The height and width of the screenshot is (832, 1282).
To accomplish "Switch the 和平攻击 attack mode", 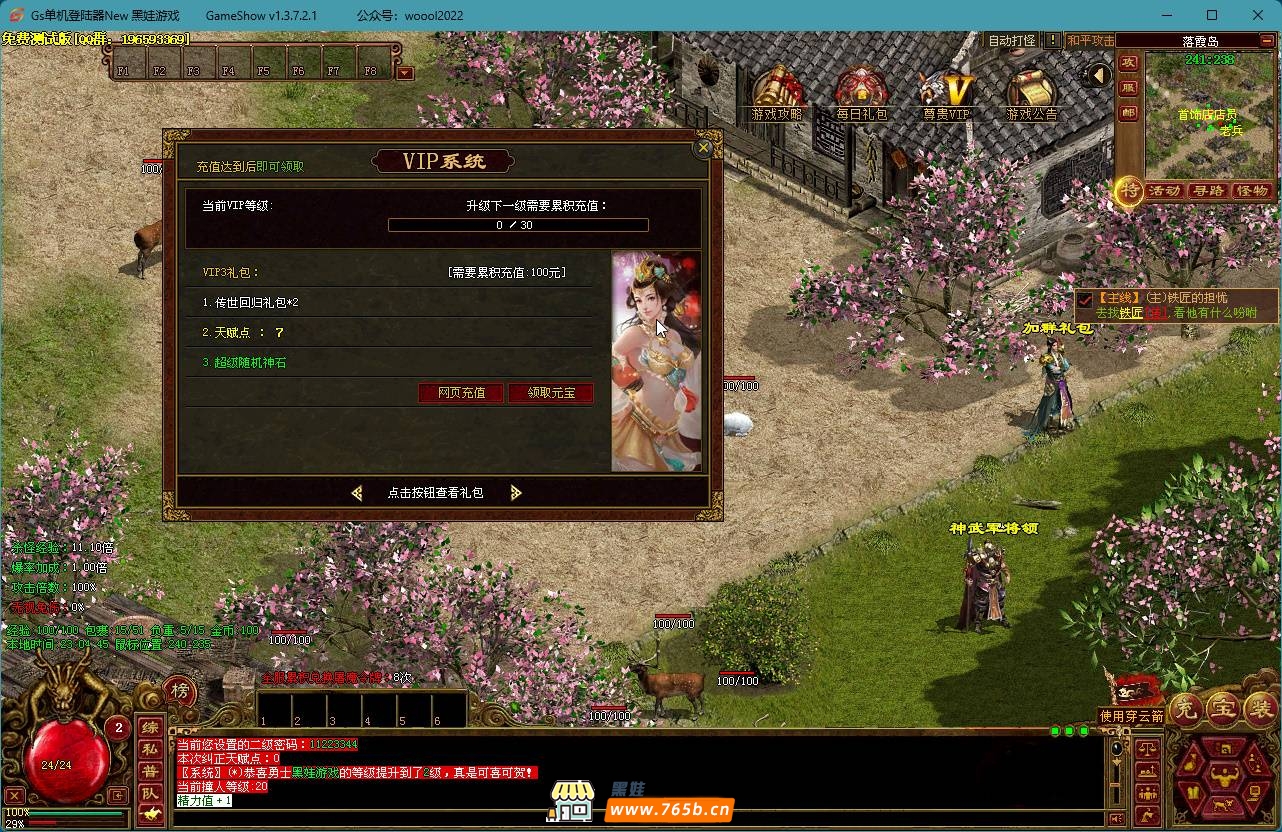I will (1090, 41).
